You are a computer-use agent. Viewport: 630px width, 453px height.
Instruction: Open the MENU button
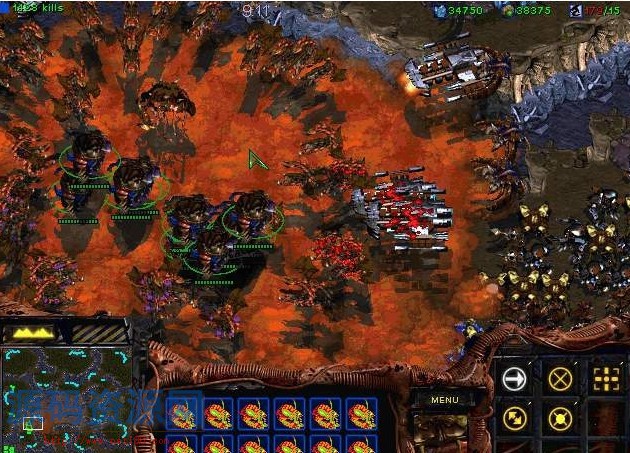pyautogui.click(x=445, y=399)
